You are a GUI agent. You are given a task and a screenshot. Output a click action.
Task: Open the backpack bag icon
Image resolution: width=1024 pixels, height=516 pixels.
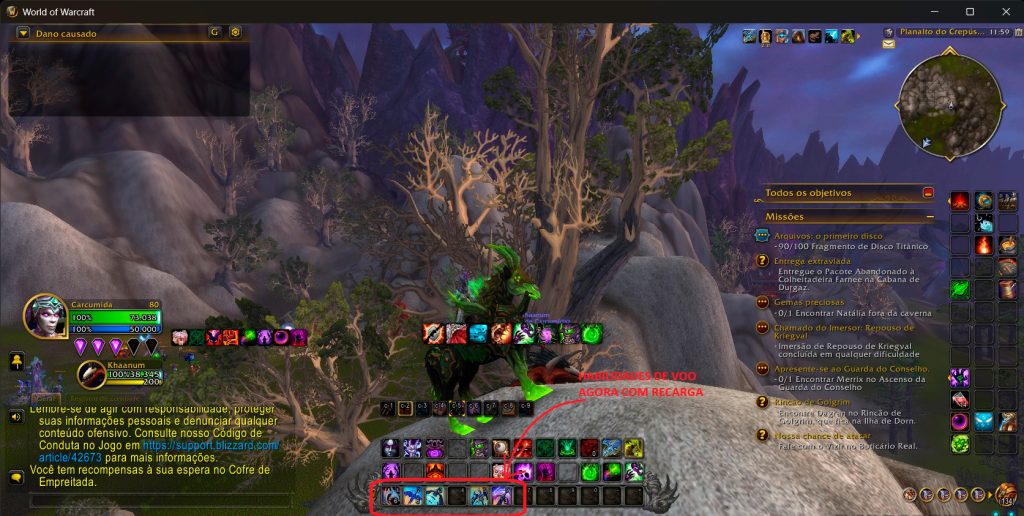1005,493
